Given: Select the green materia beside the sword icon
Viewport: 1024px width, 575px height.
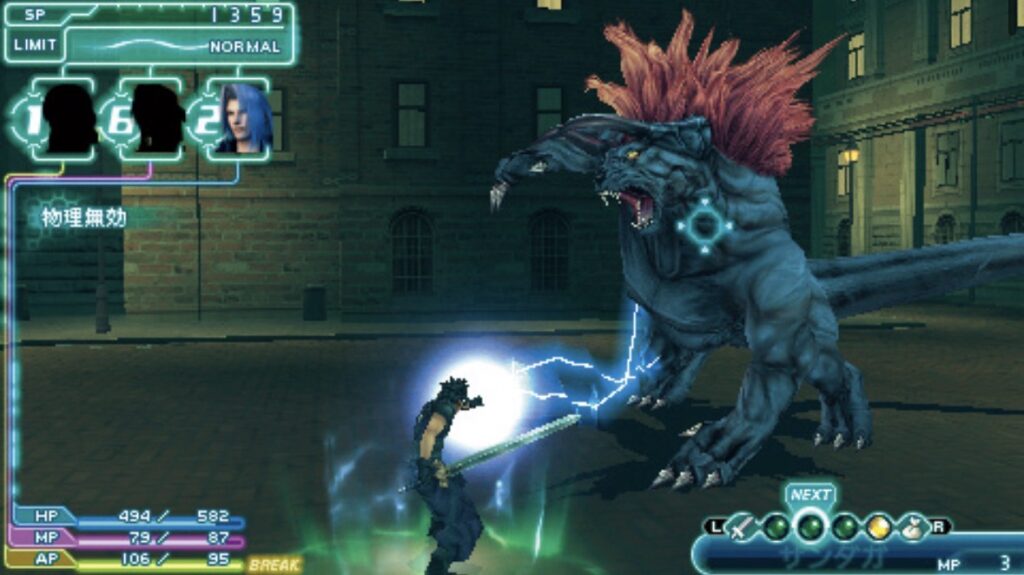Looking at the screenshot, I should pyautogui.click(x=776, y=526).
